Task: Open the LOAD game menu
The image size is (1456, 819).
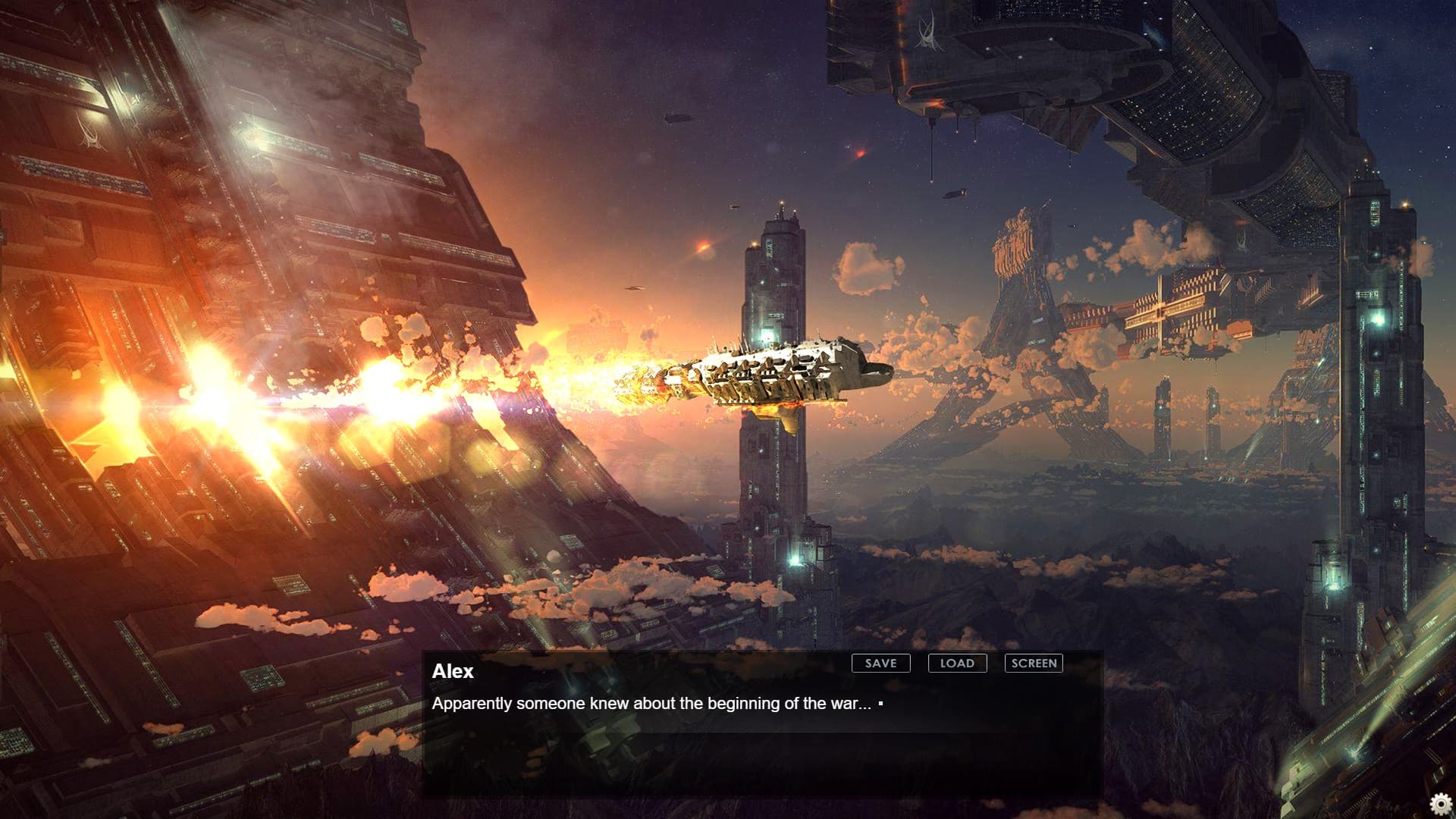Action: click(957, 664)
